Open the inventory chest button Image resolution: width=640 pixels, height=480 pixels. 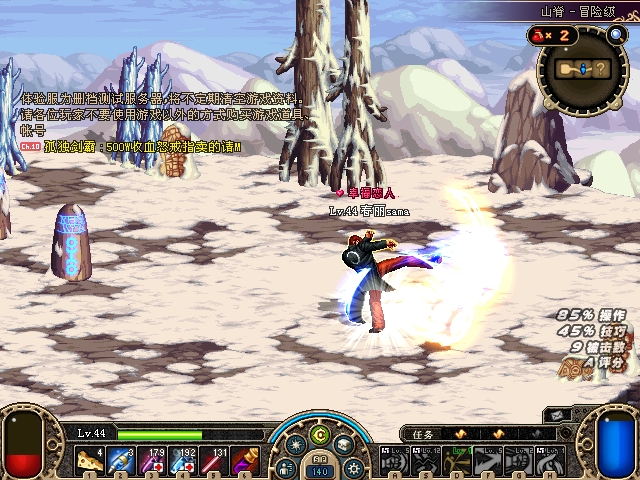(x=344, y=445)
